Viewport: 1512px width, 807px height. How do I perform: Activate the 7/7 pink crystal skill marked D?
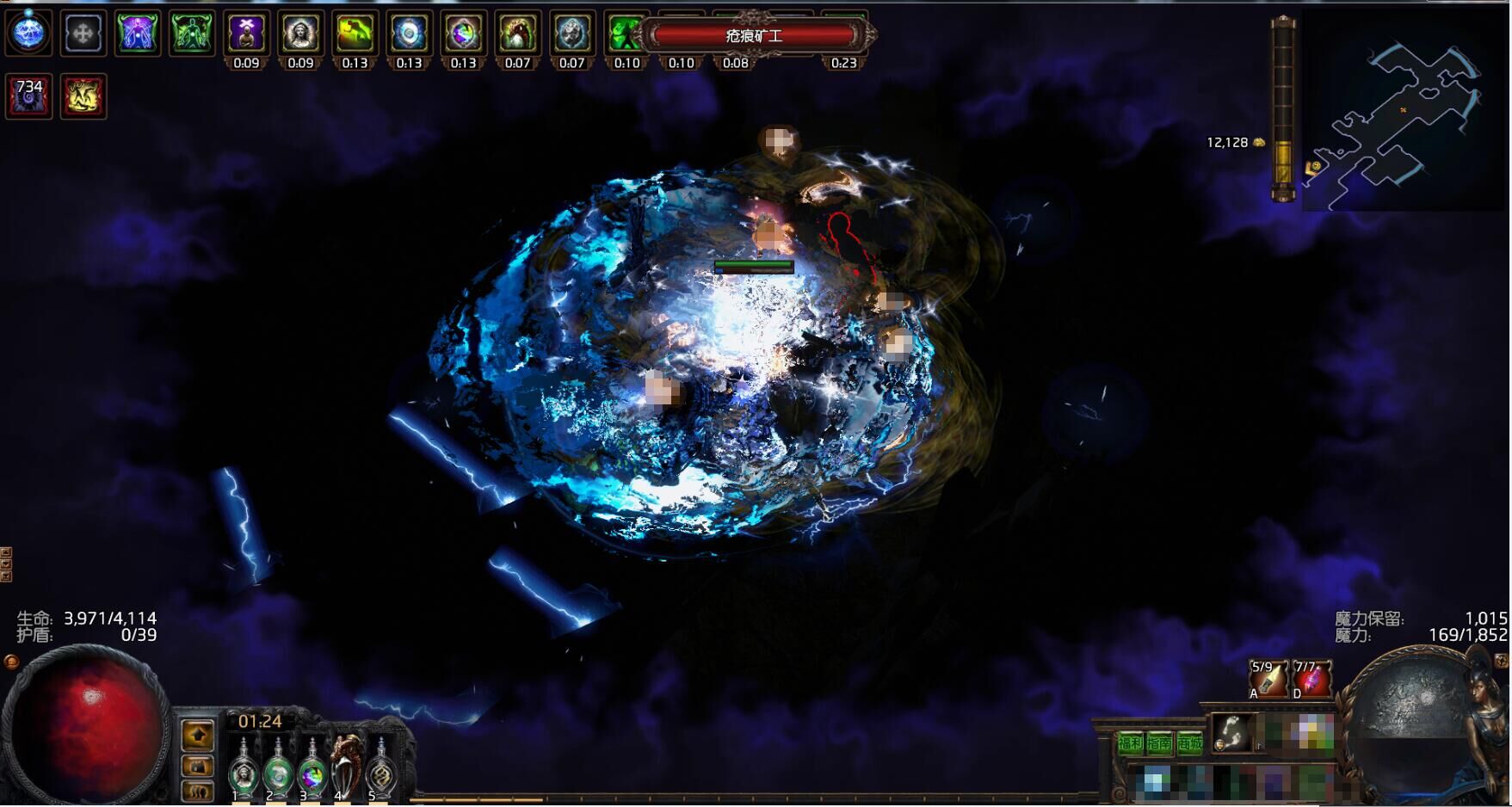click(x=1311, y=679)
